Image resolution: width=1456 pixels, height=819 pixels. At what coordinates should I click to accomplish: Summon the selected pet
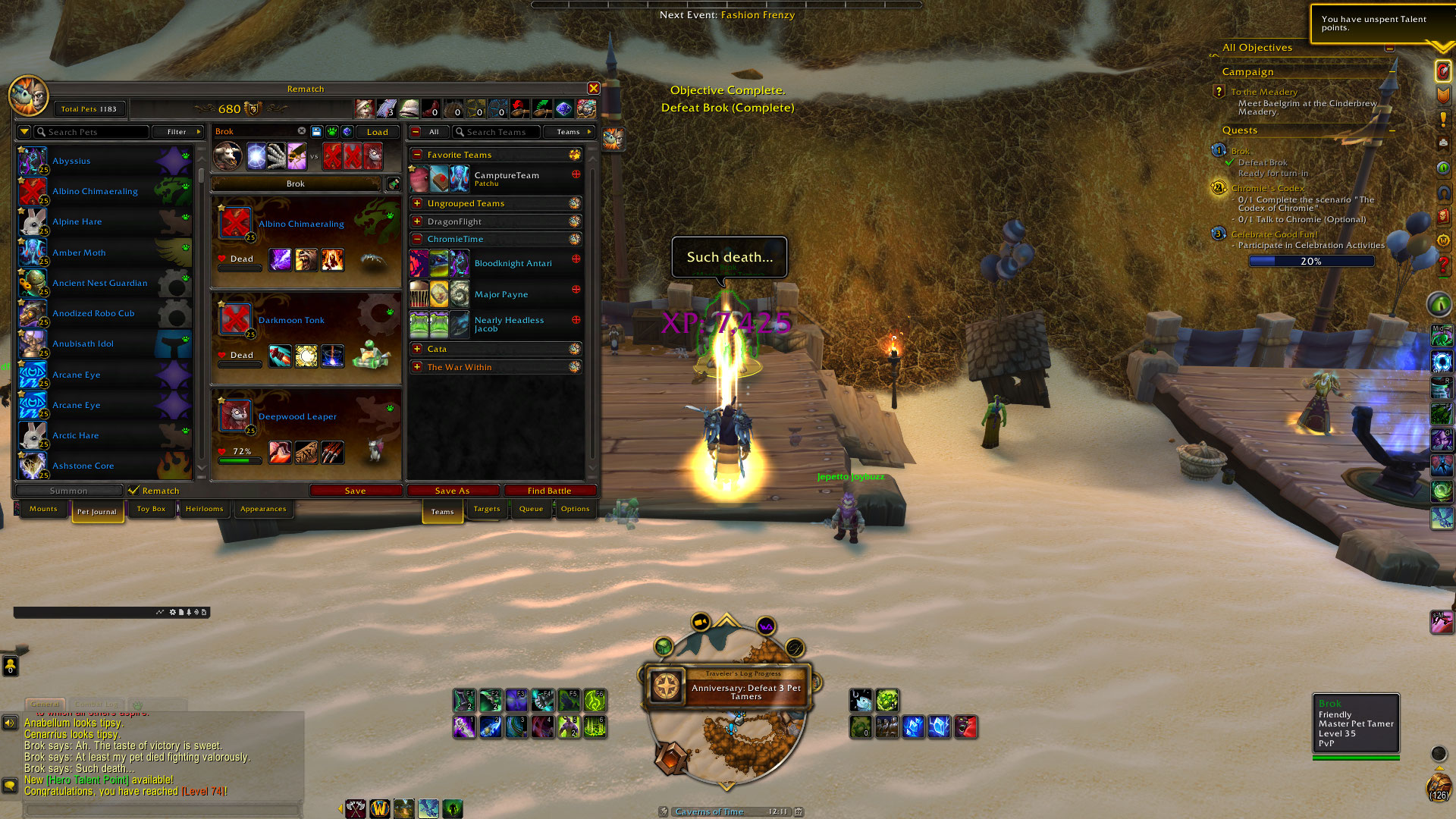point(68,491)
